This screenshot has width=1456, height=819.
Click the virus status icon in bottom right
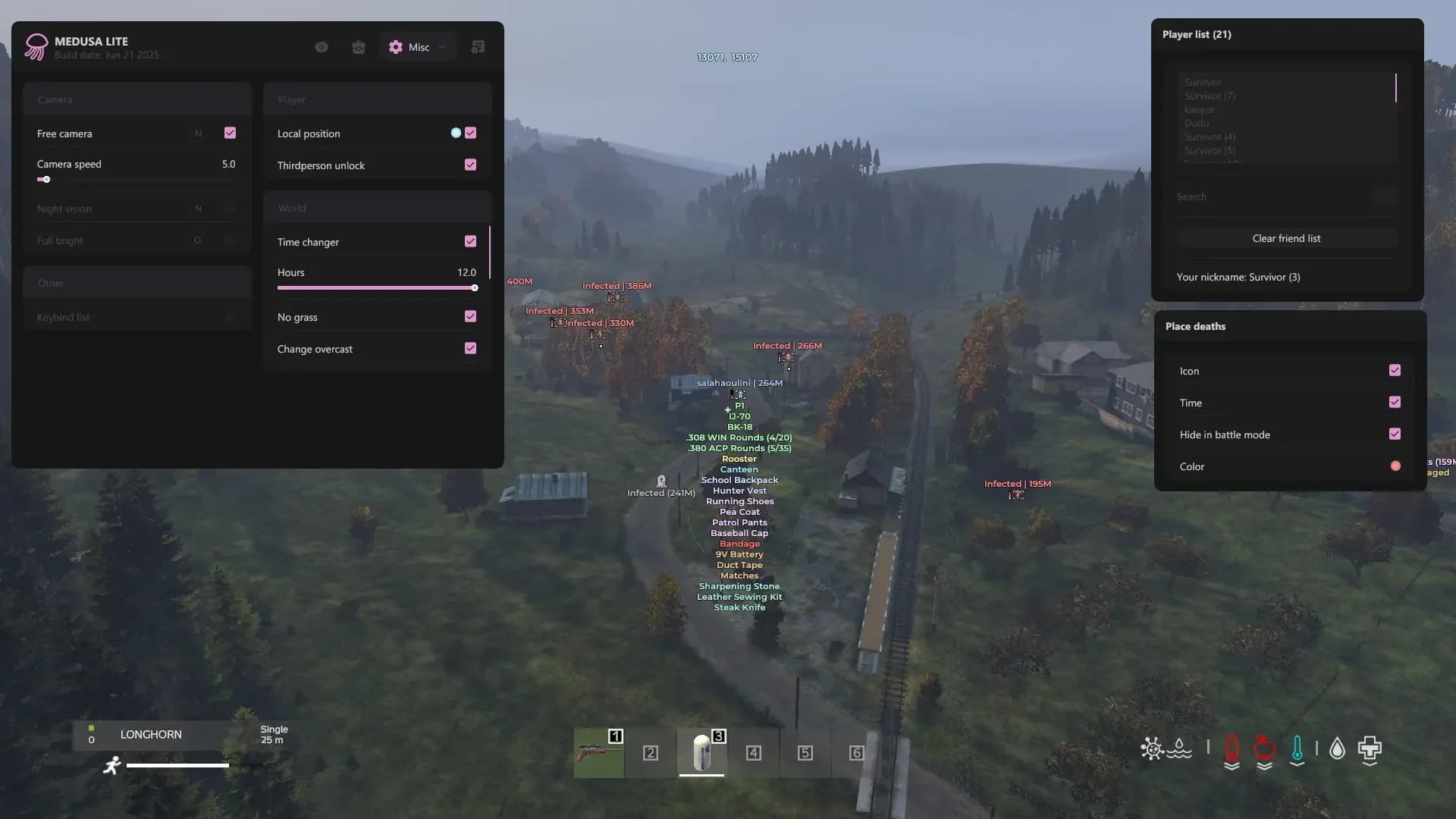pos(1151,749)
